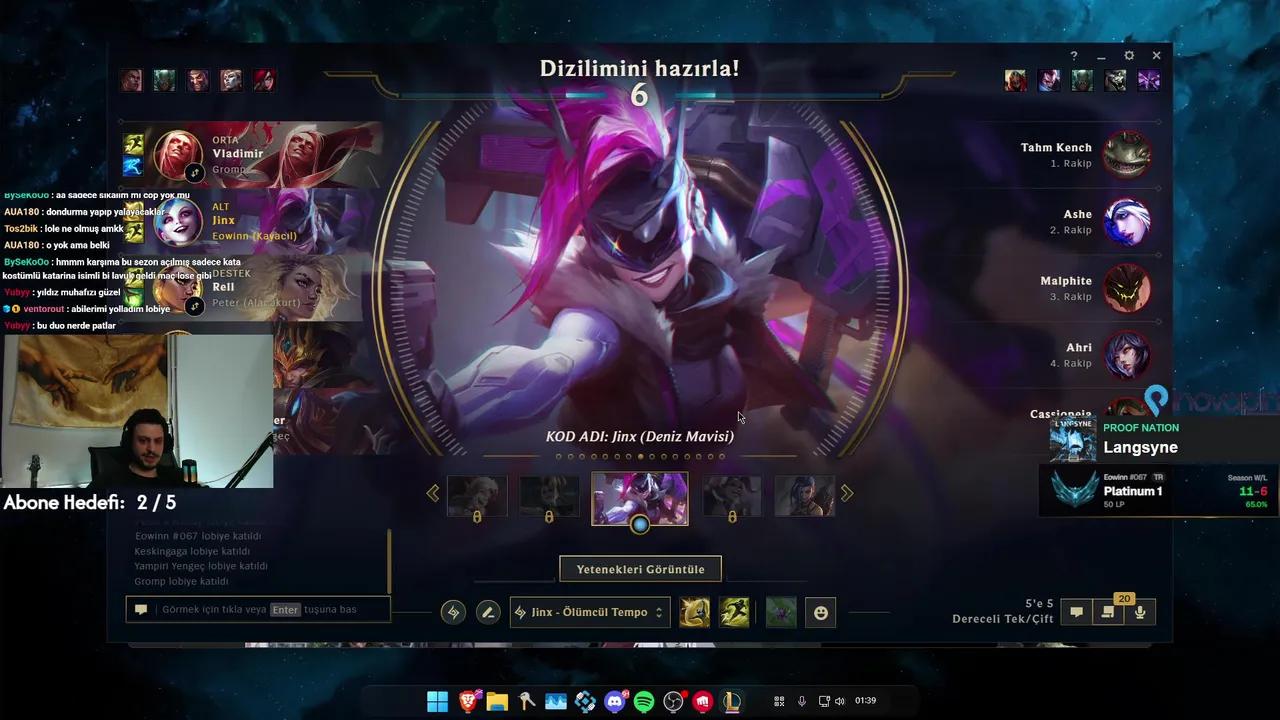The height and width of the screenshot is (720, 1280).
Task: Click Tahm Kench's enemy champion icon
Action: tap(1128, 154)
